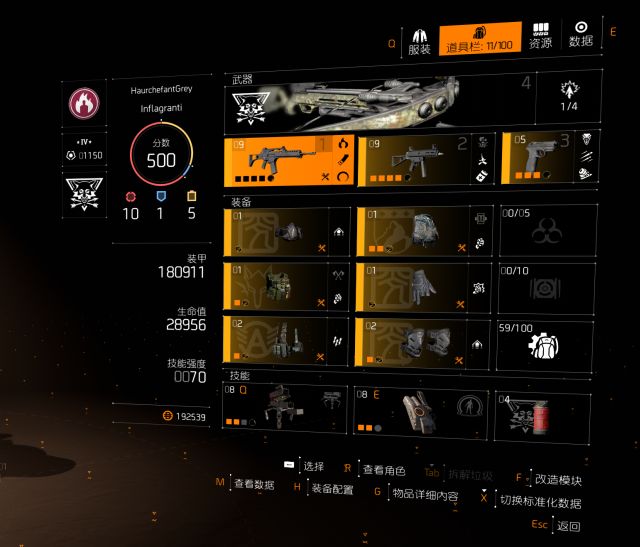The image size is (640, 547).
Task: Select the backpack gear slot
Action: click(x=426, y=232)
